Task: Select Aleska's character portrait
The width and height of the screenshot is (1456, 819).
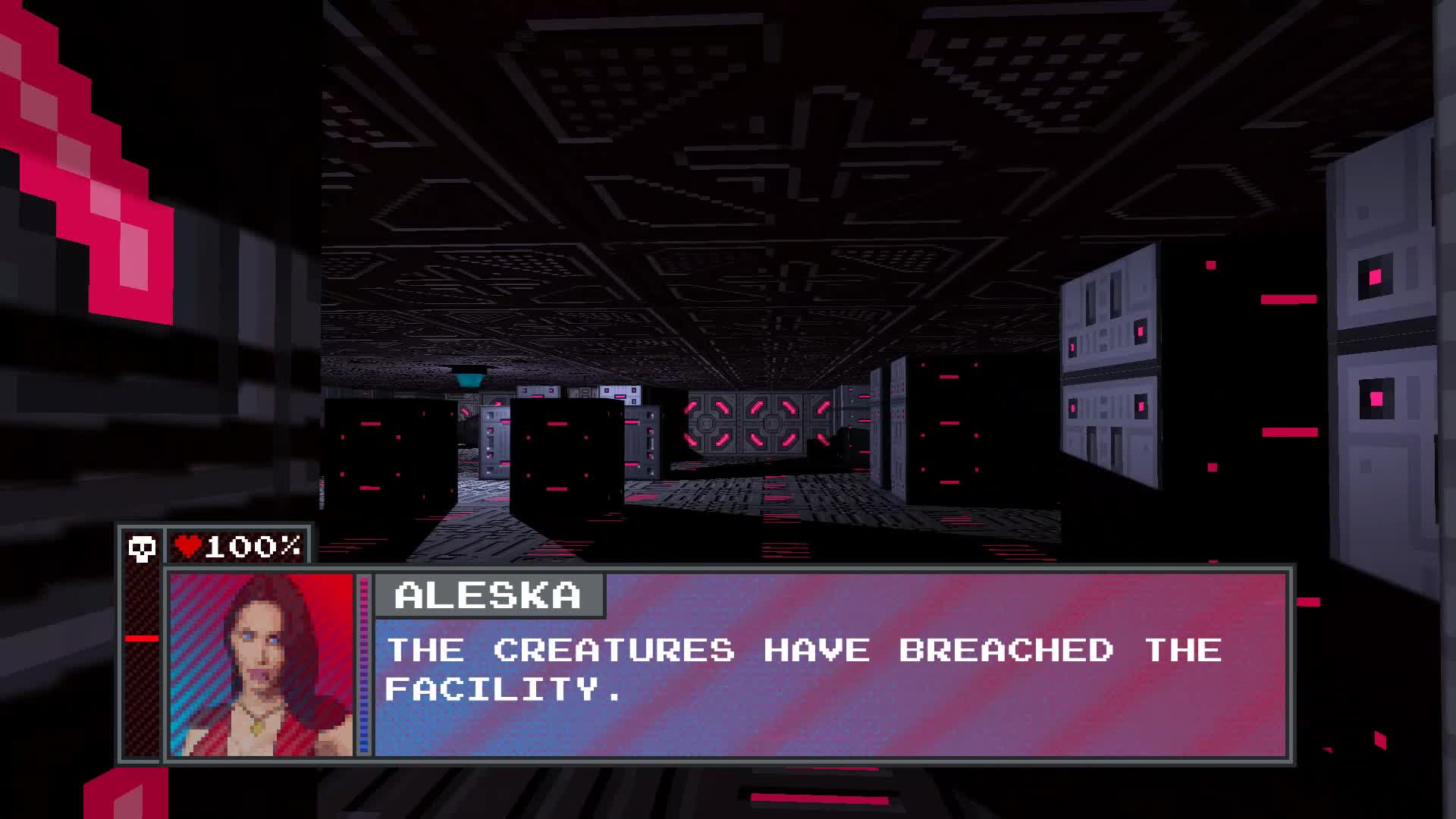Action: coord(261,665)
